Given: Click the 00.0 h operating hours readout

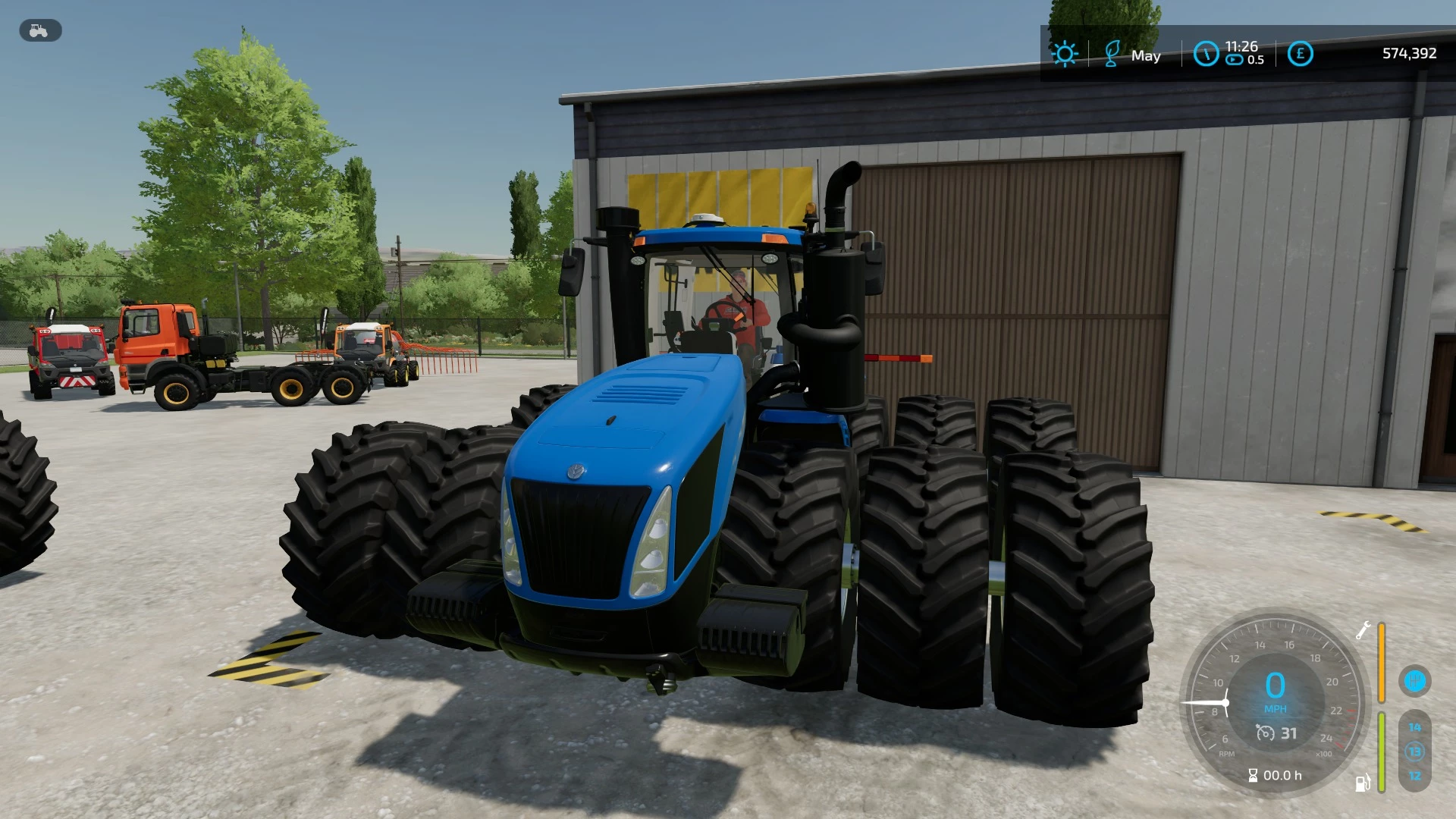Looking at the screenshot, I should (x=1282, y=776).
